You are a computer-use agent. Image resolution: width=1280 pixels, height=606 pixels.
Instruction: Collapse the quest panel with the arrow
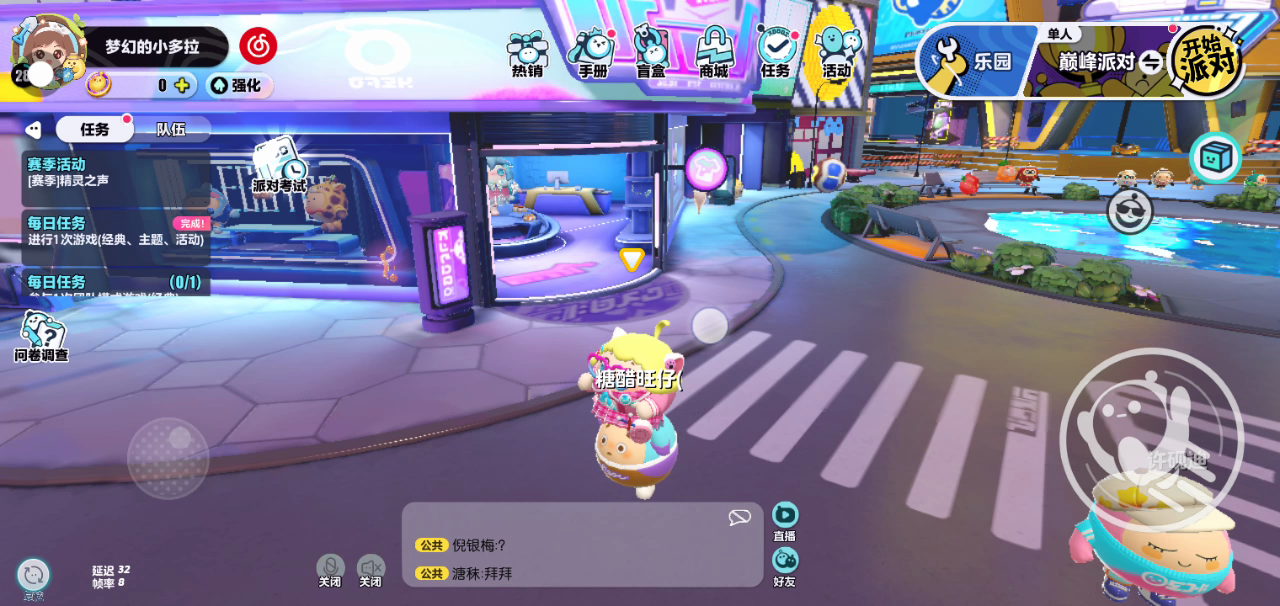(33, 129)
